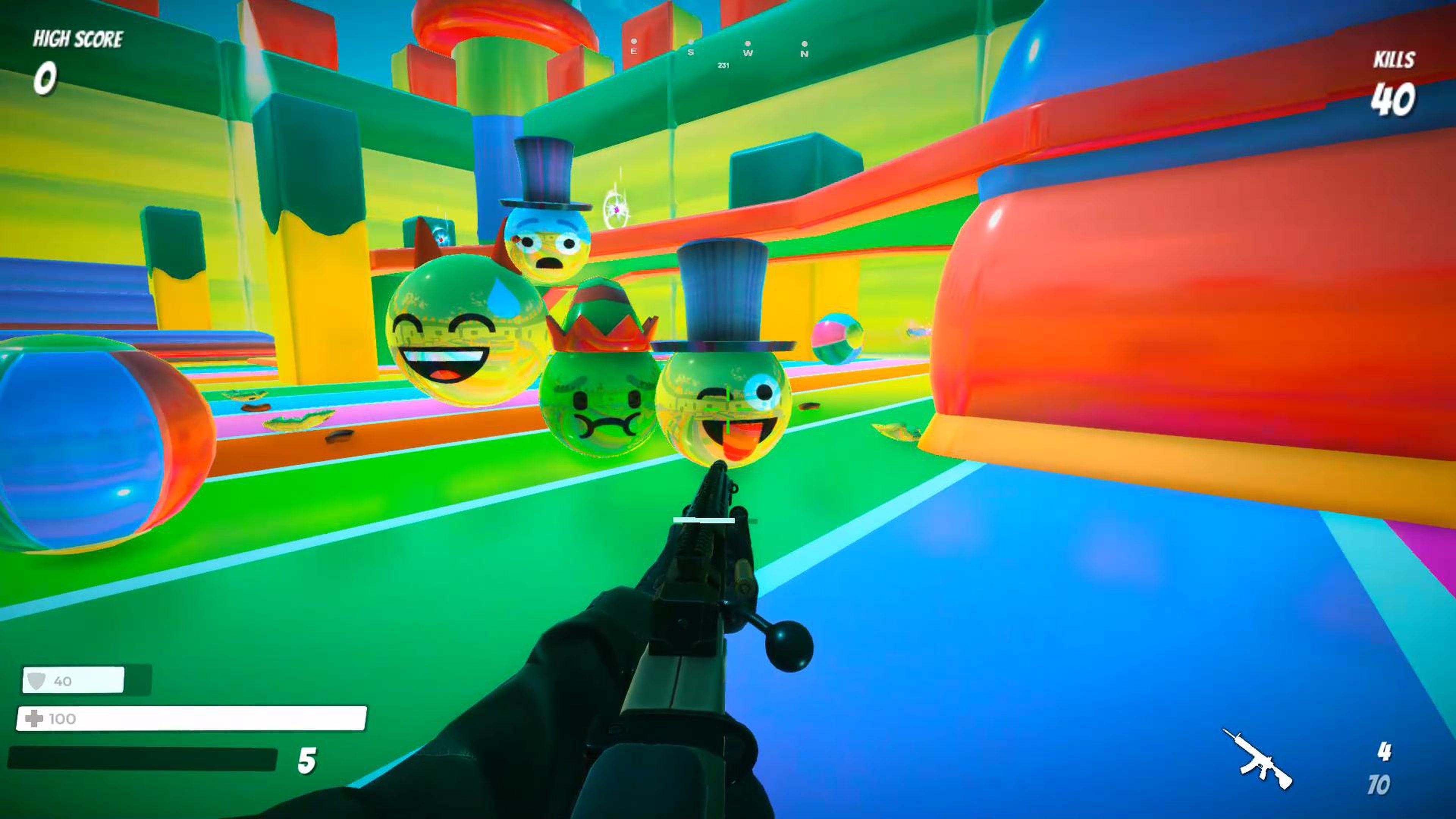Click the compass heading number 231
1456x819 pixels.
[725, 66]
